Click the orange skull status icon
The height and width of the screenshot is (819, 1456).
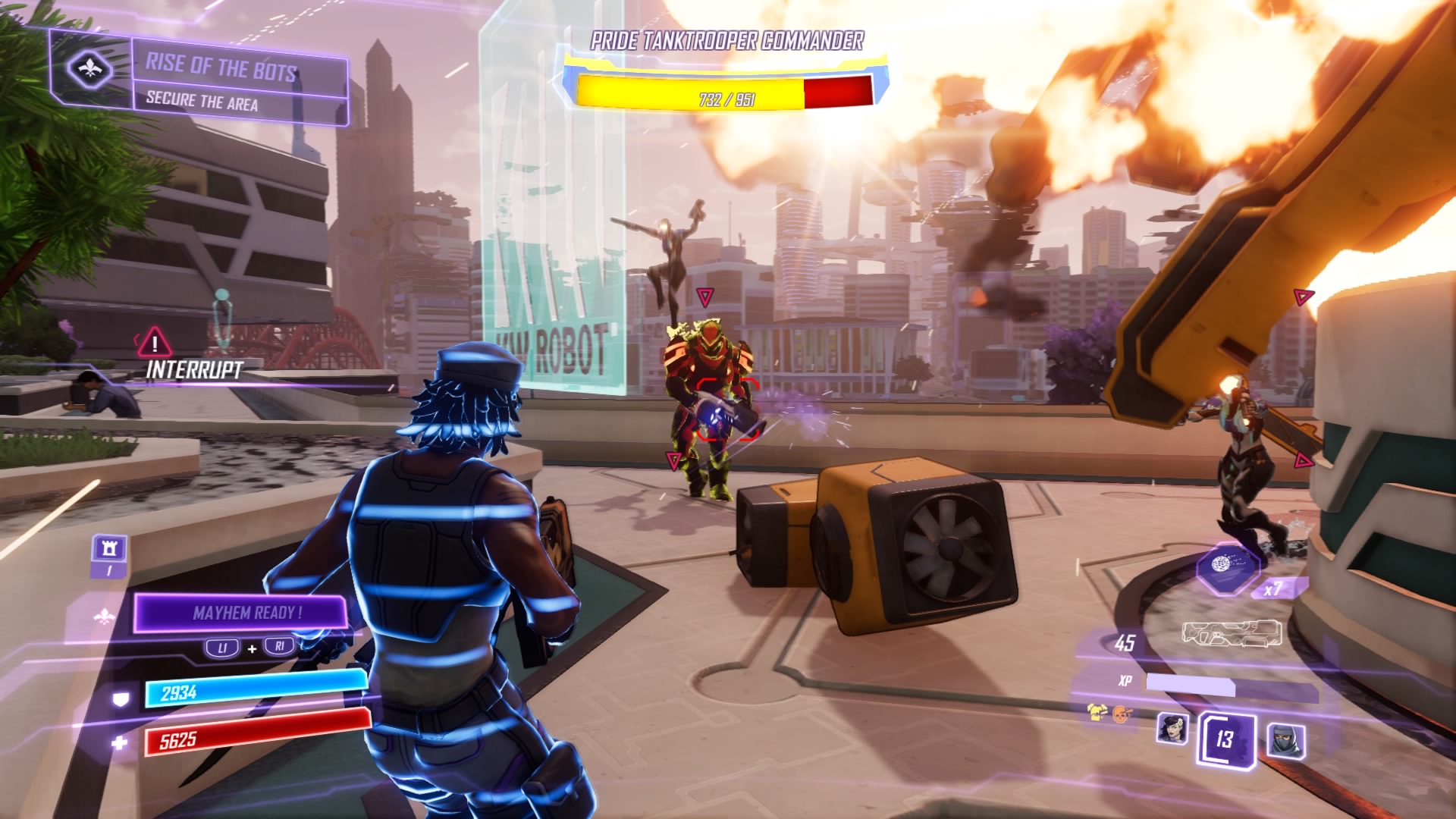1121,713
